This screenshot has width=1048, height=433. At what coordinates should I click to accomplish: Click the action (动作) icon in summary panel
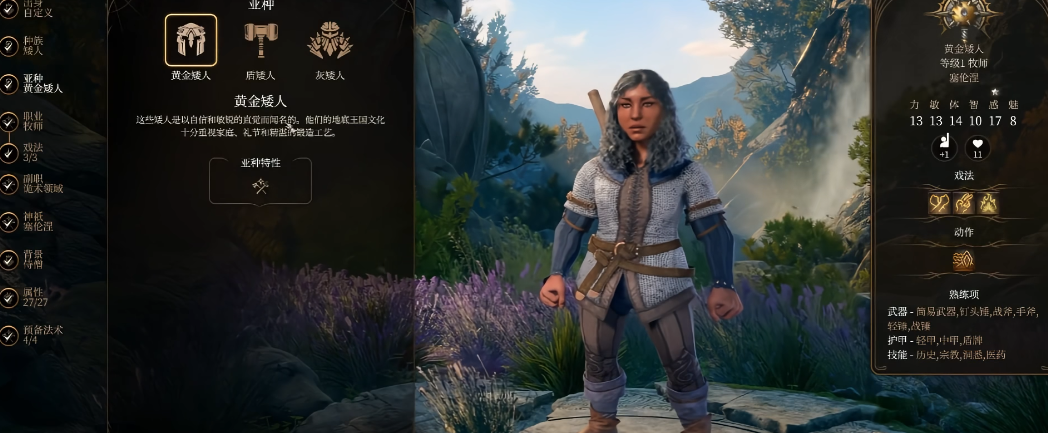[x=963, y=261]
